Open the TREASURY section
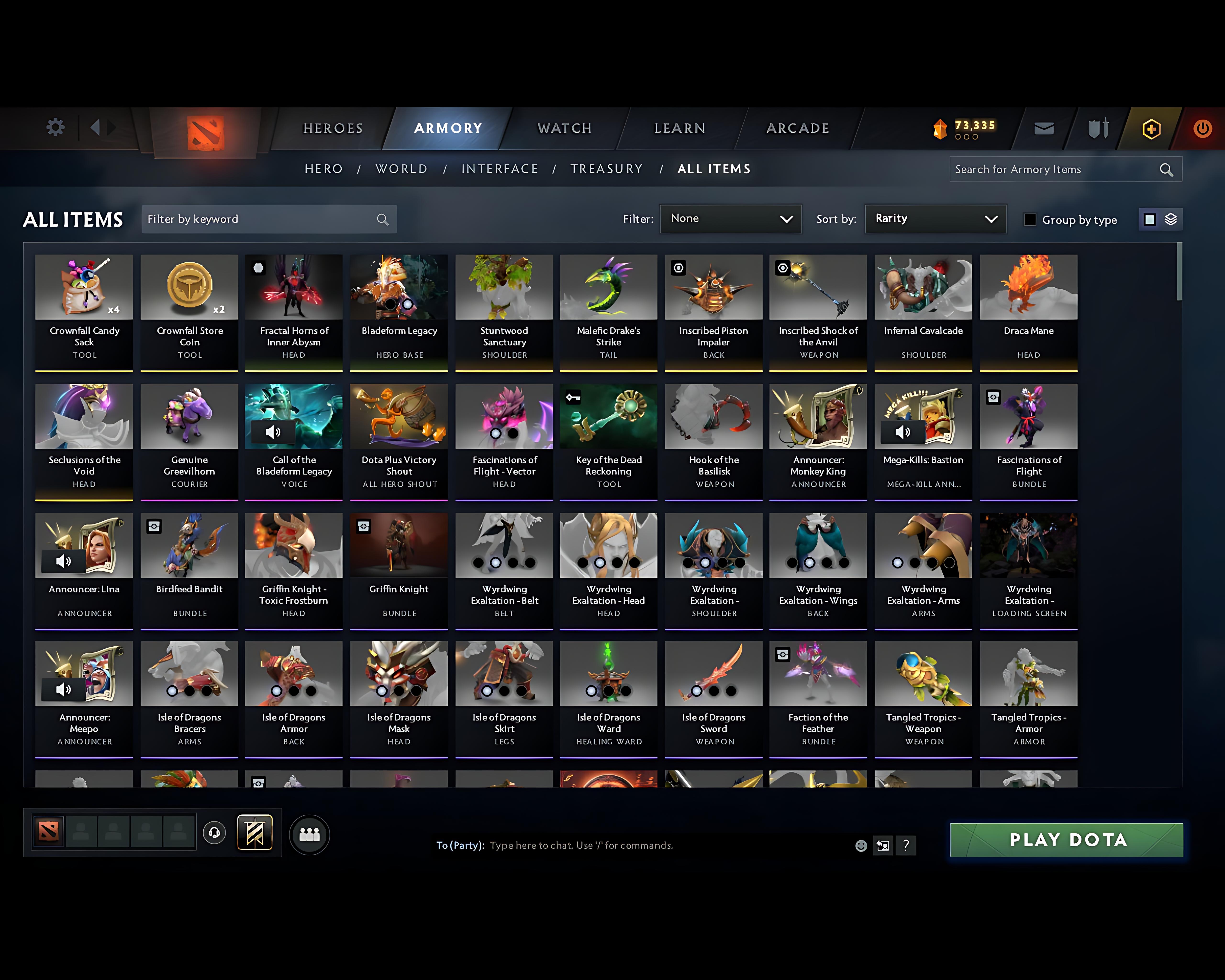1225x980 pixels. [x=606, y=169]
